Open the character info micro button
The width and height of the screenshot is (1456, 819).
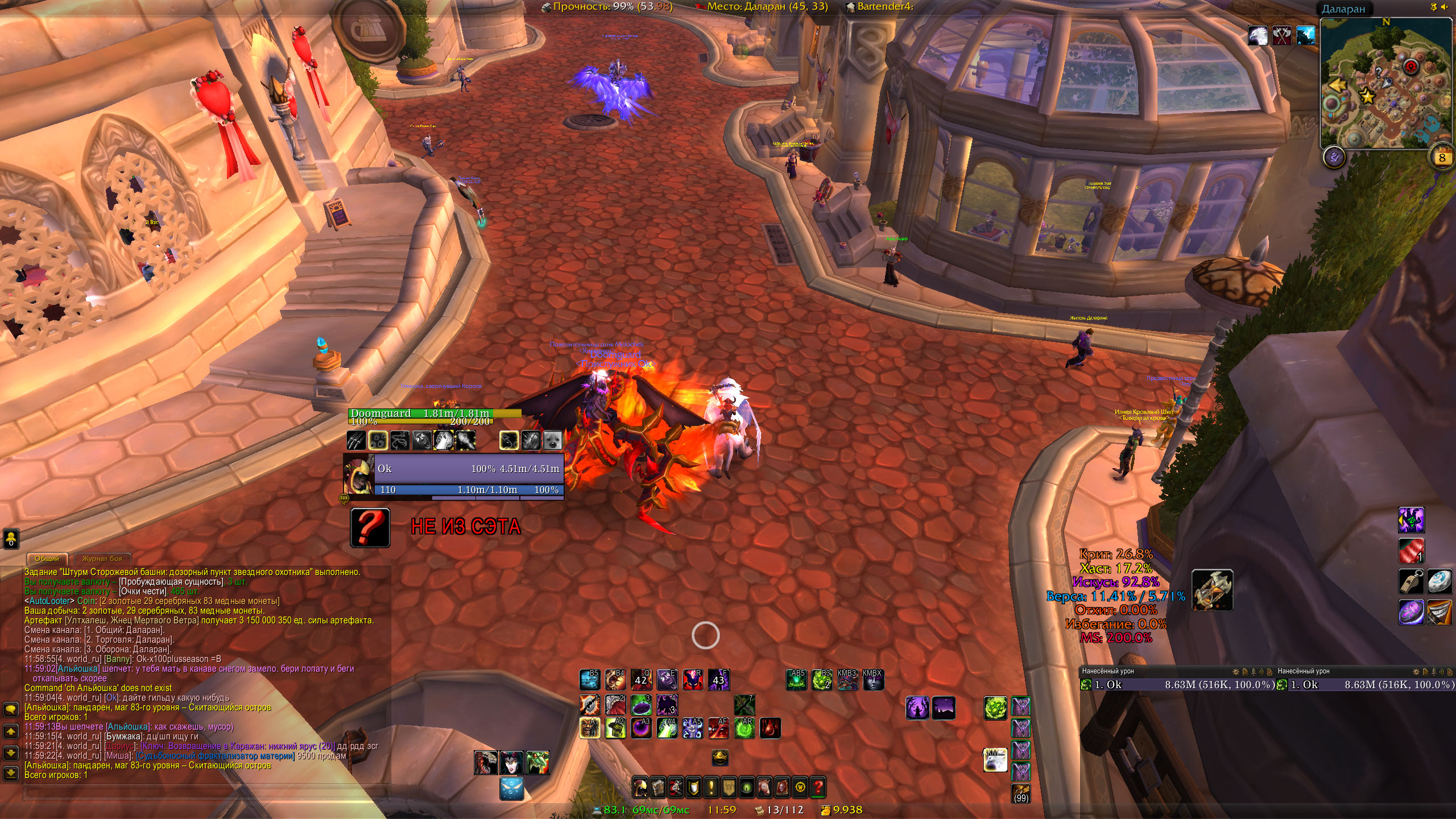pyautogui.click(x=640, y=788)
